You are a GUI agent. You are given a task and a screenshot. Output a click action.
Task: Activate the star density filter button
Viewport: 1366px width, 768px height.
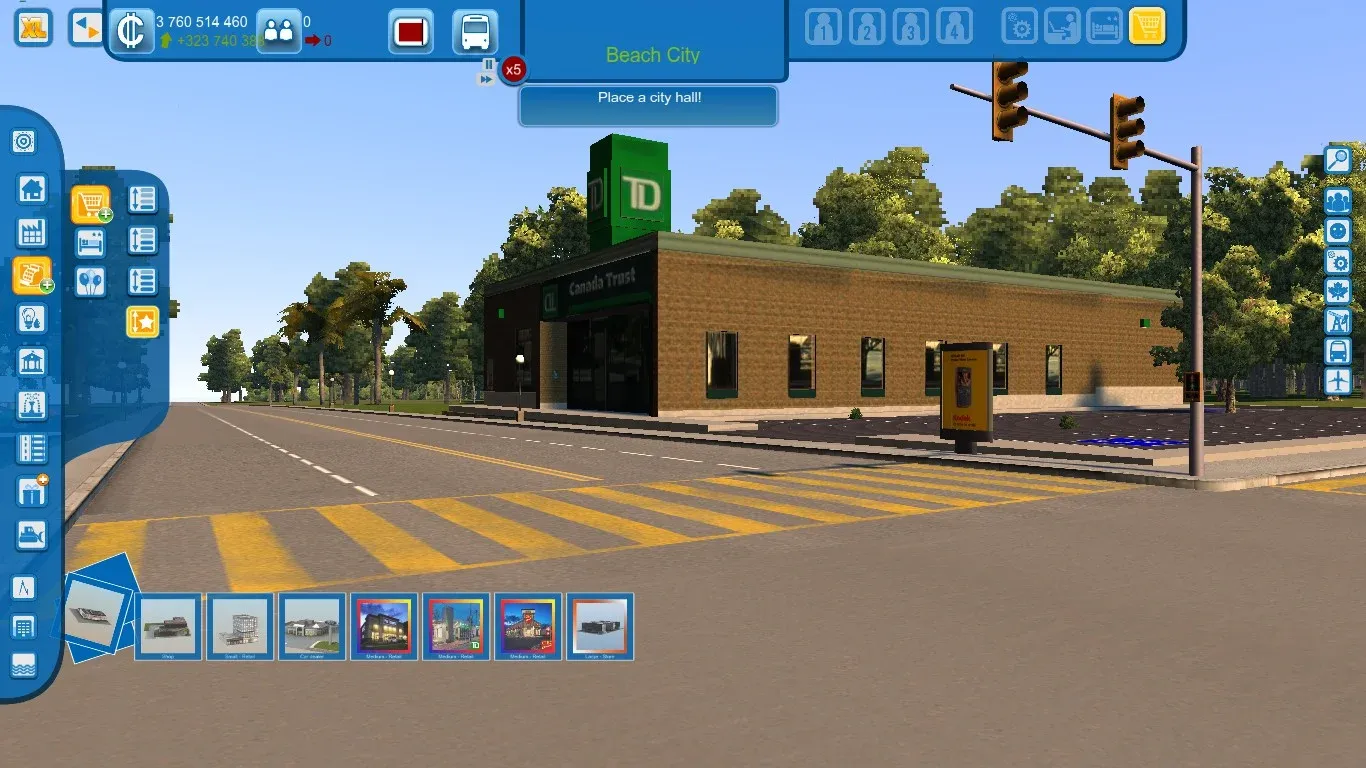click(142, 322)
